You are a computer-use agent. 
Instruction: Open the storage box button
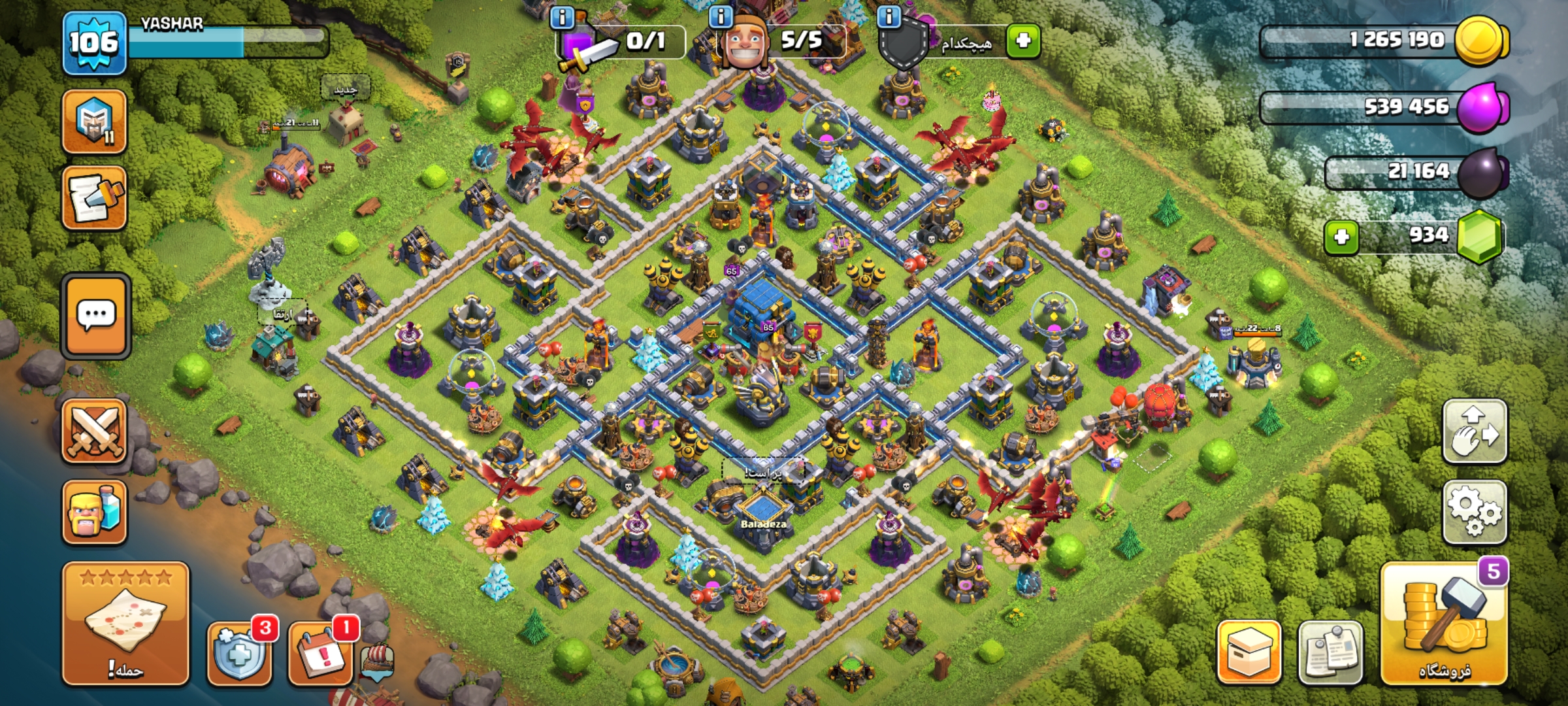pyautogui.click(x=1249, y=652)
